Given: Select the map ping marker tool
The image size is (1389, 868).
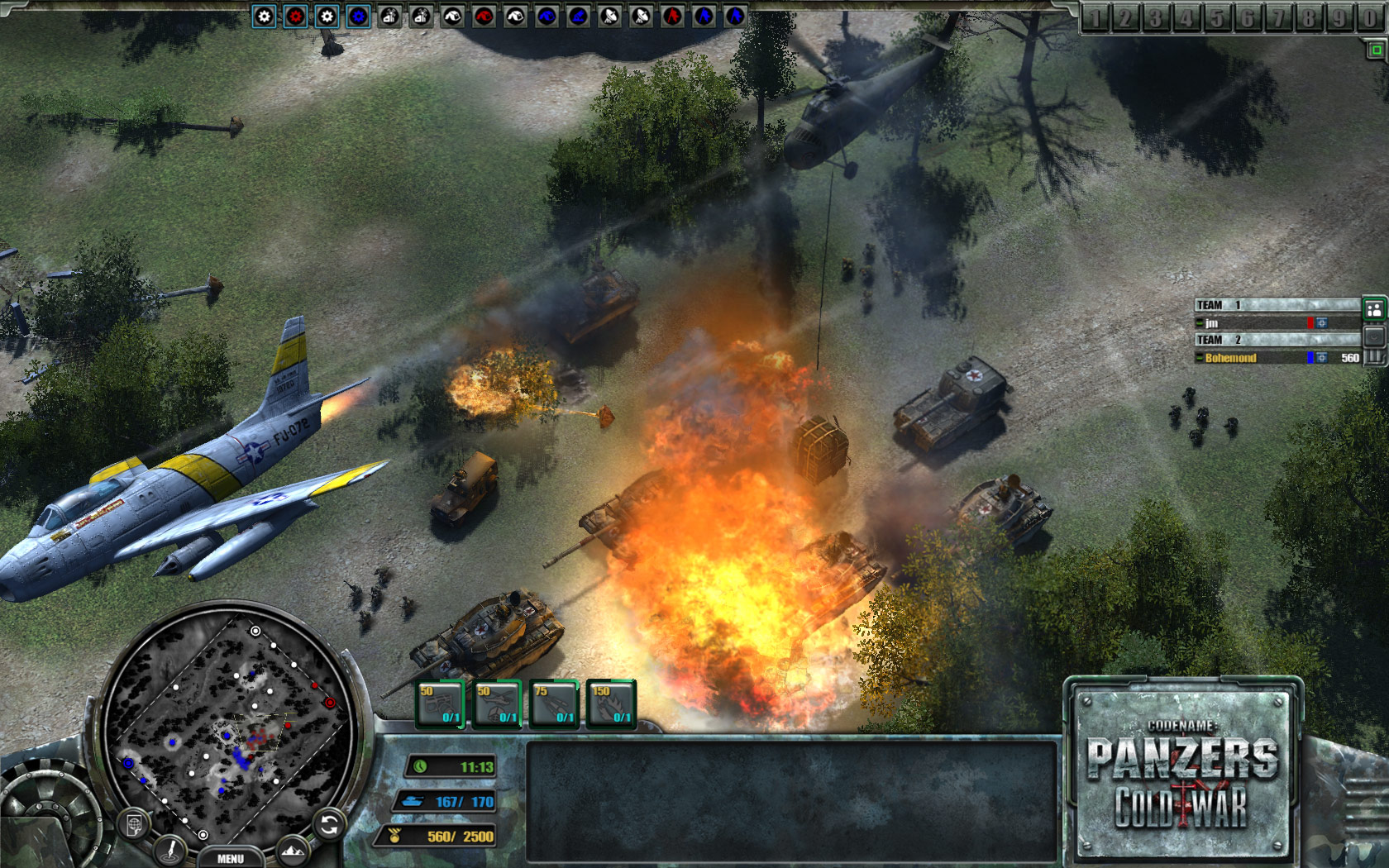Looking at the screenshot, I should pos(169,850).
